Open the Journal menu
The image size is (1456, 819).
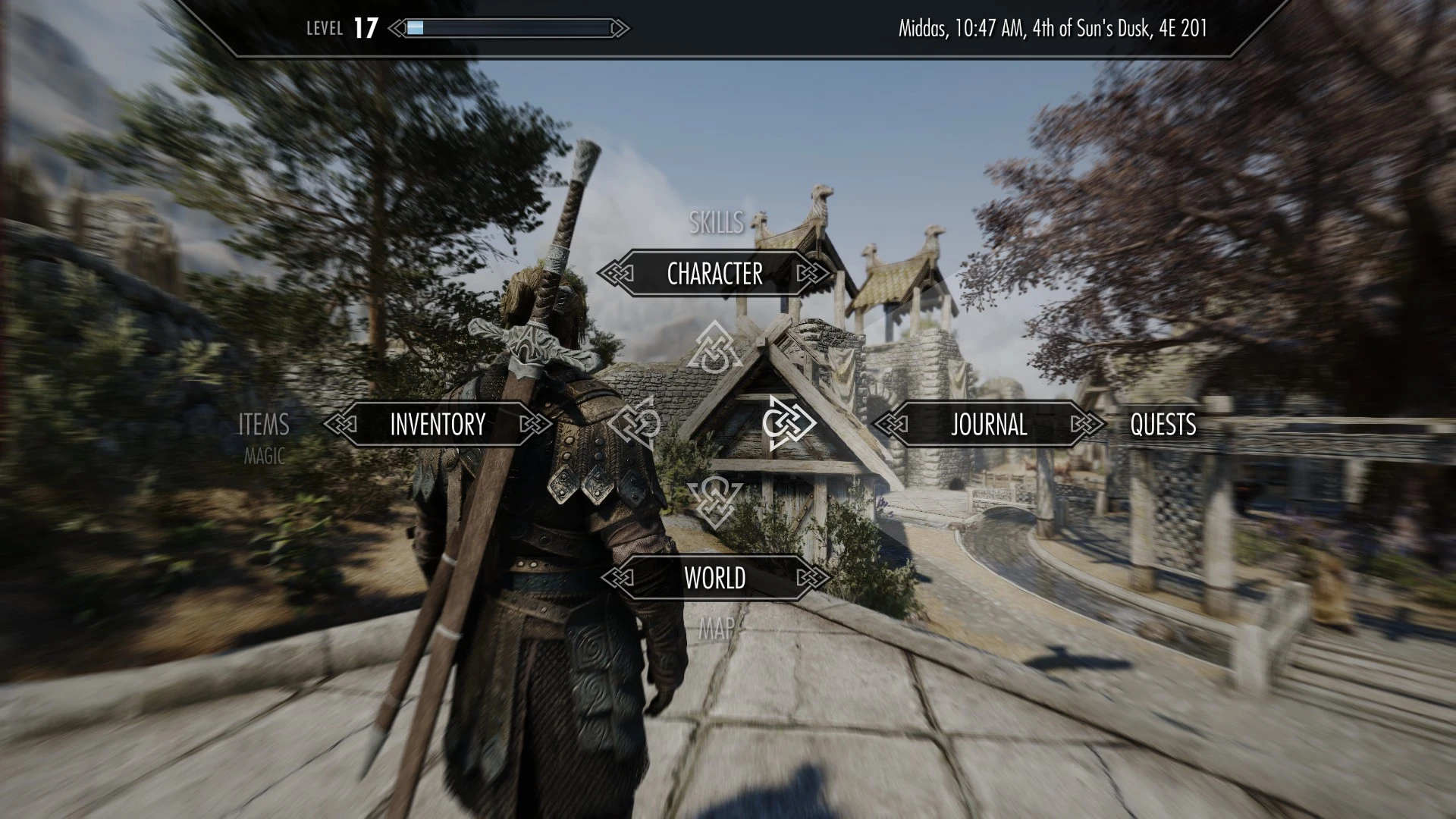pos(989,425)
